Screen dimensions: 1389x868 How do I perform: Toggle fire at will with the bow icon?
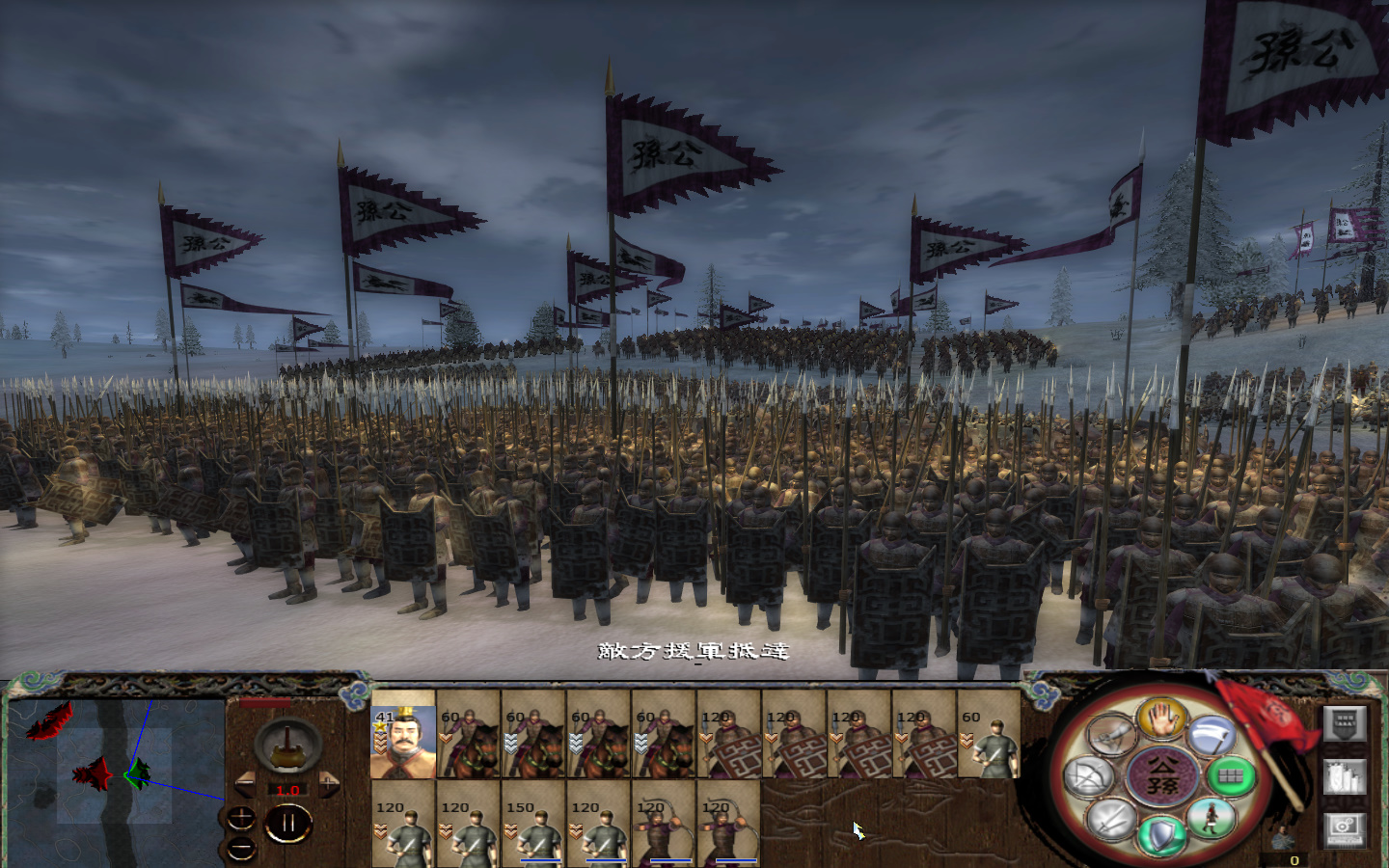1086,775
